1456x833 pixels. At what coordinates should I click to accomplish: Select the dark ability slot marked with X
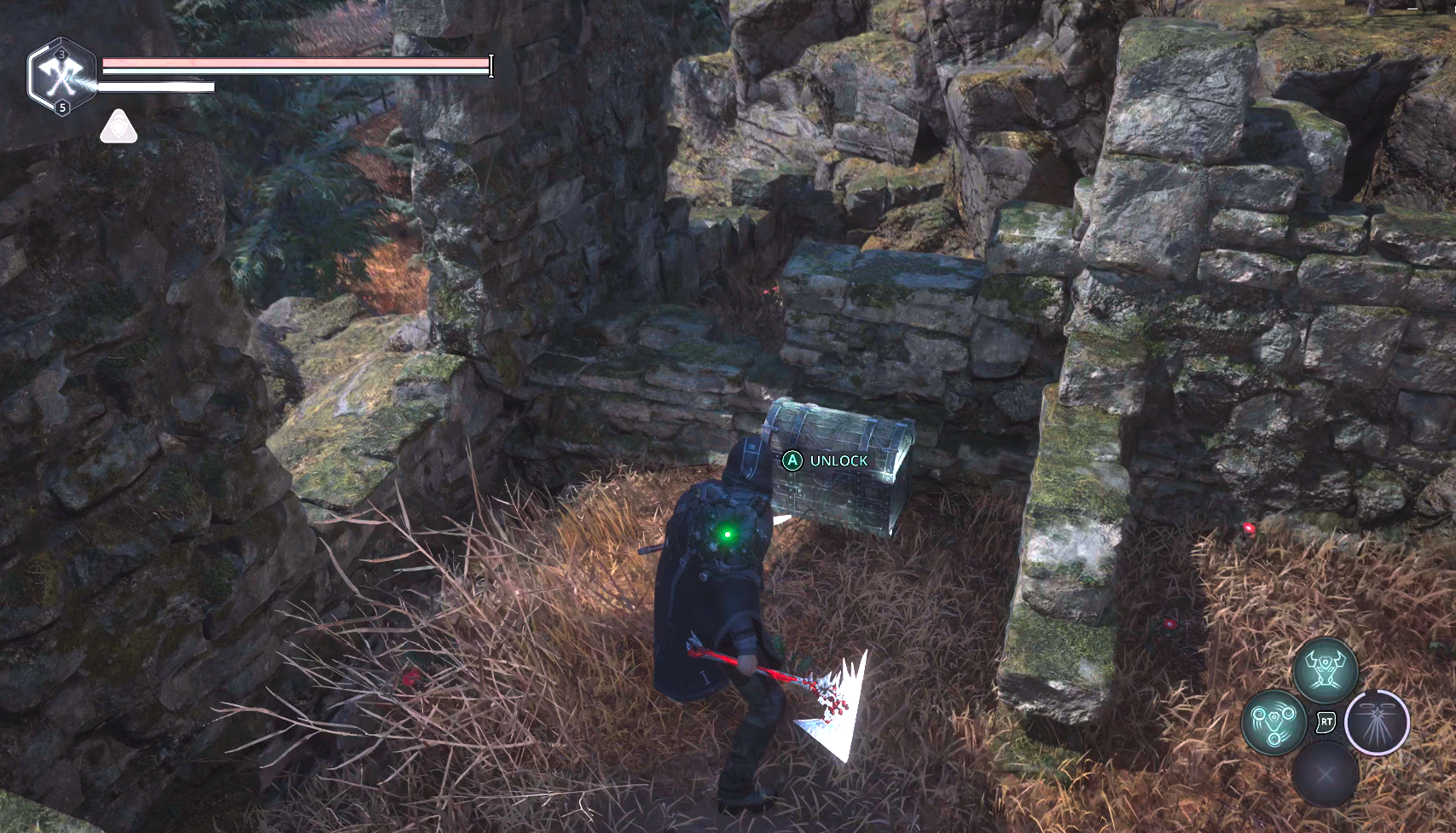pos(1325,773)
